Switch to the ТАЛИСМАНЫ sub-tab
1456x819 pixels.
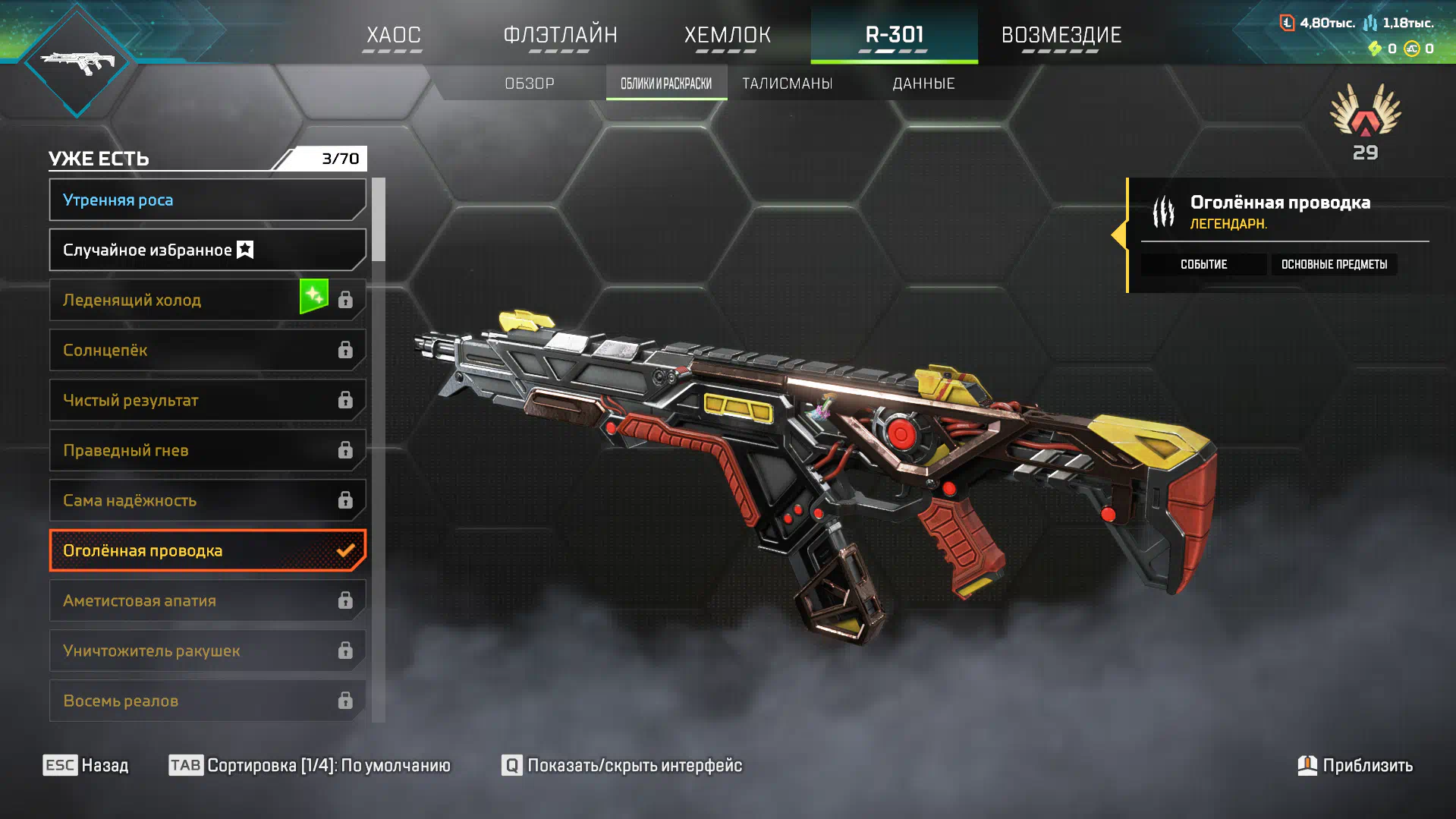coord(787,83)
